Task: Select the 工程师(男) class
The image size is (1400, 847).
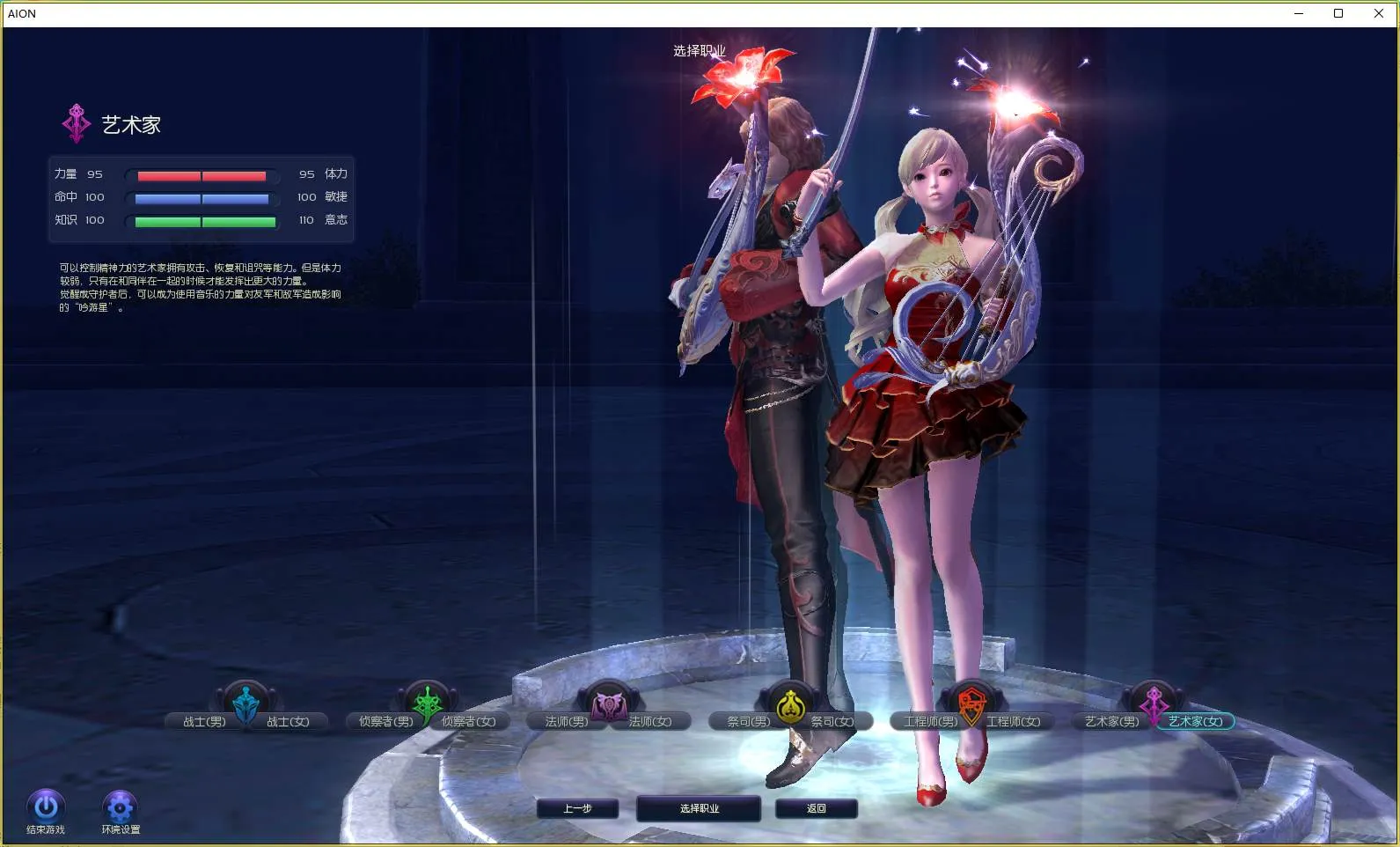Action: click(x=930, y=722)
